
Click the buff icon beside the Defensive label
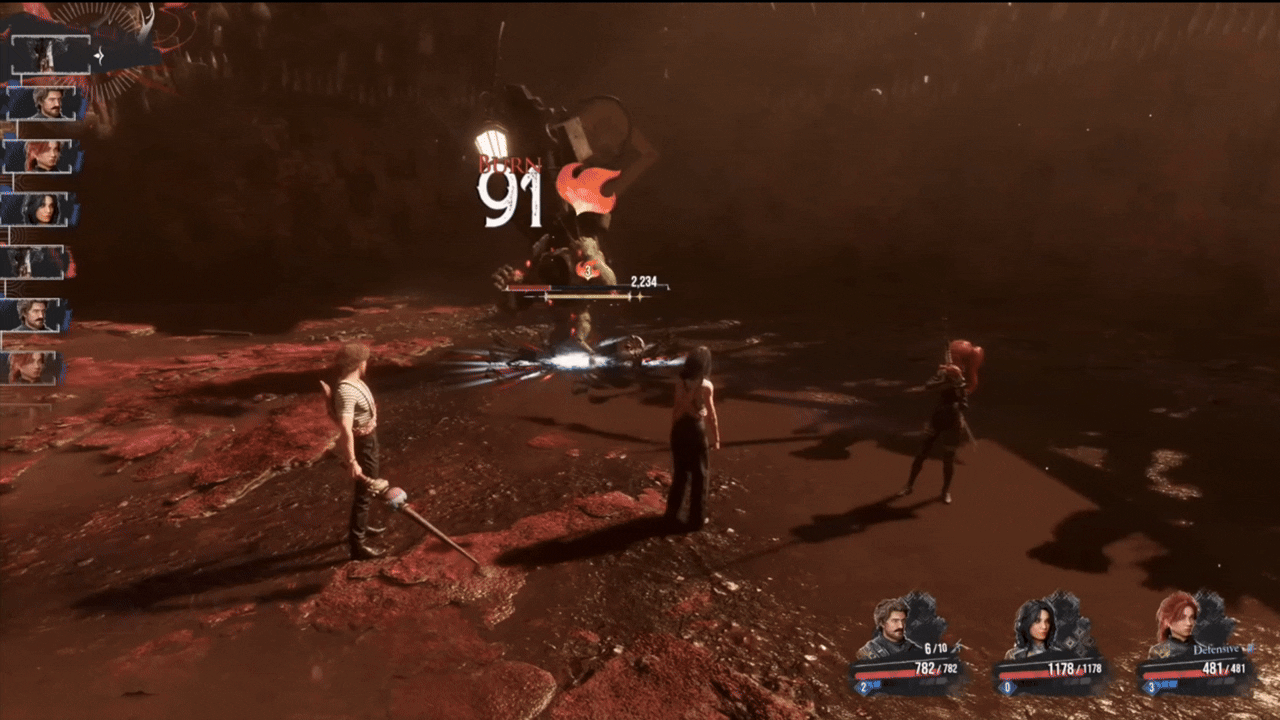tap(1250, 648)
